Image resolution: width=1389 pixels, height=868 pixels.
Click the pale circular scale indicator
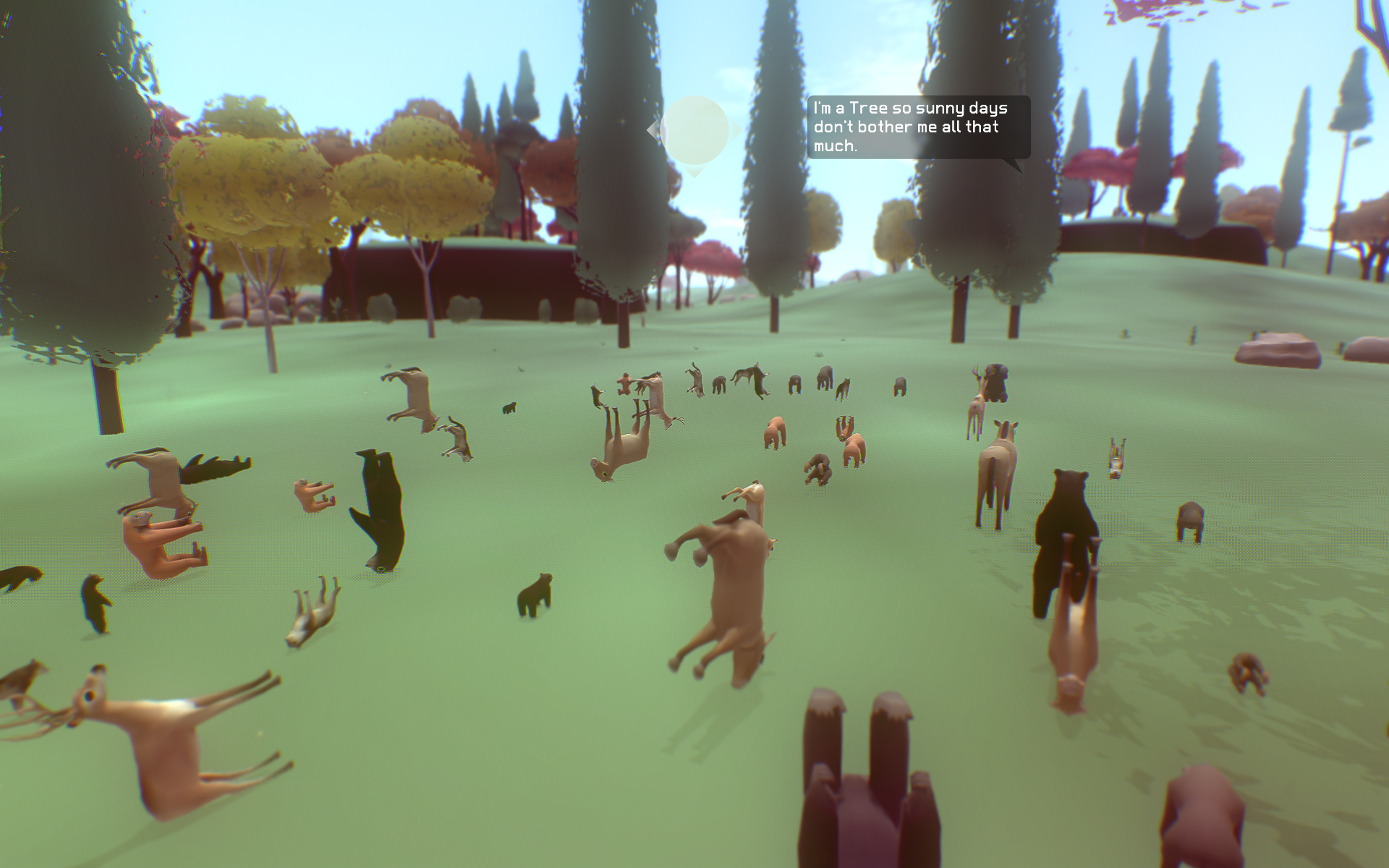point(694,130)
